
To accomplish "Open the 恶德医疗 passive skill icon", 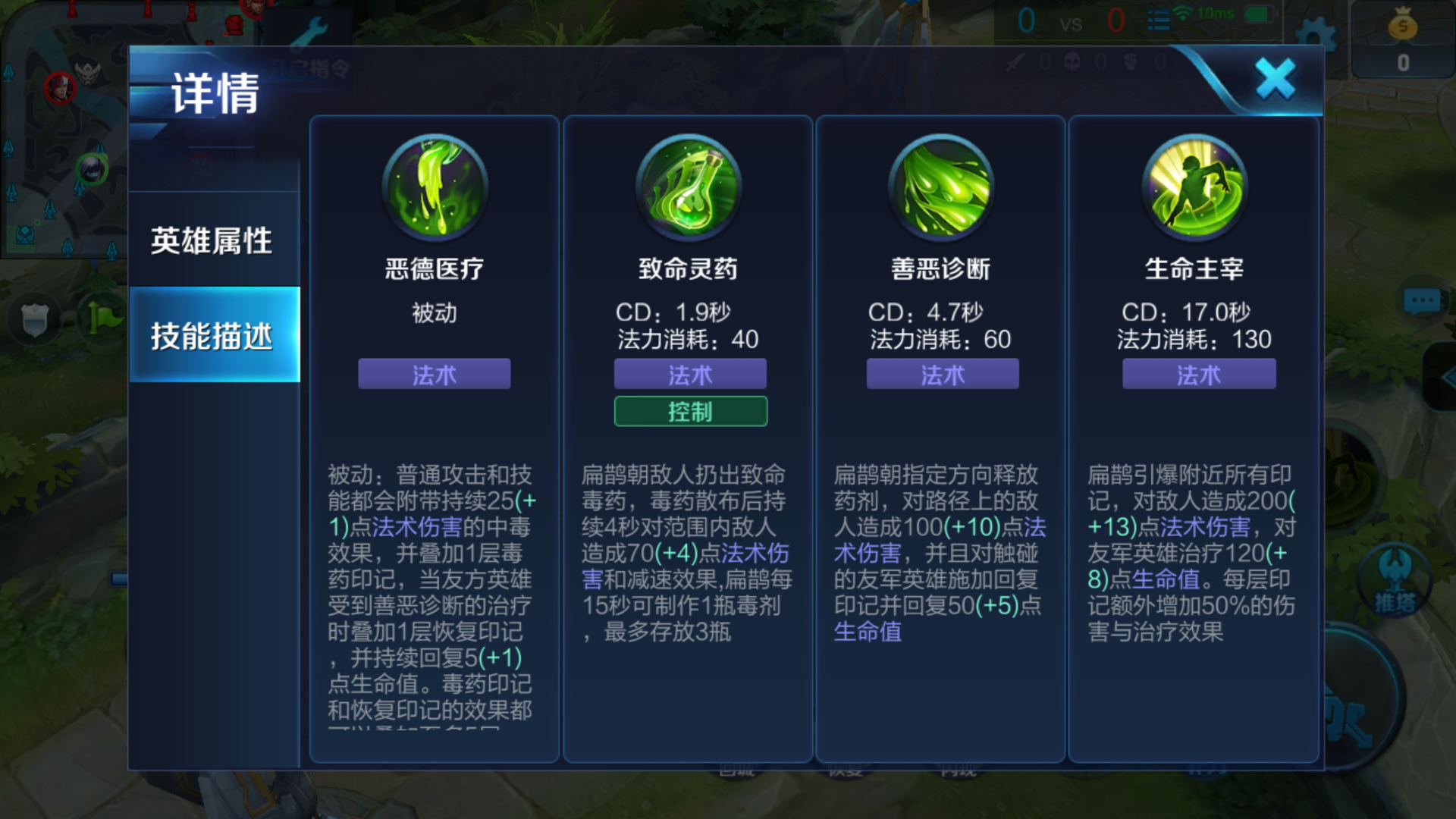I will 435,188.
